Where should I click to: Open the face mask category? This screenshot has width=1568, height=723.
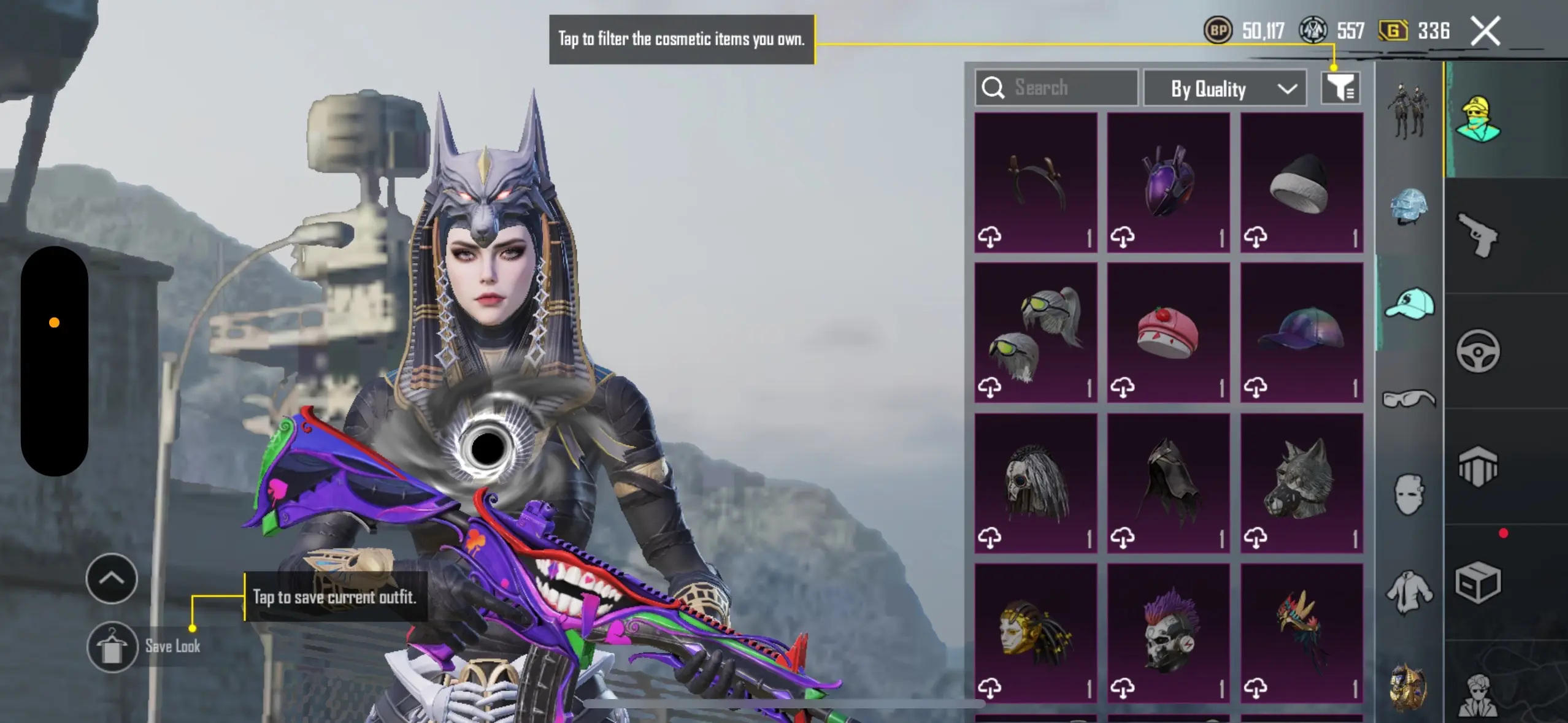tap(1409, 494)
